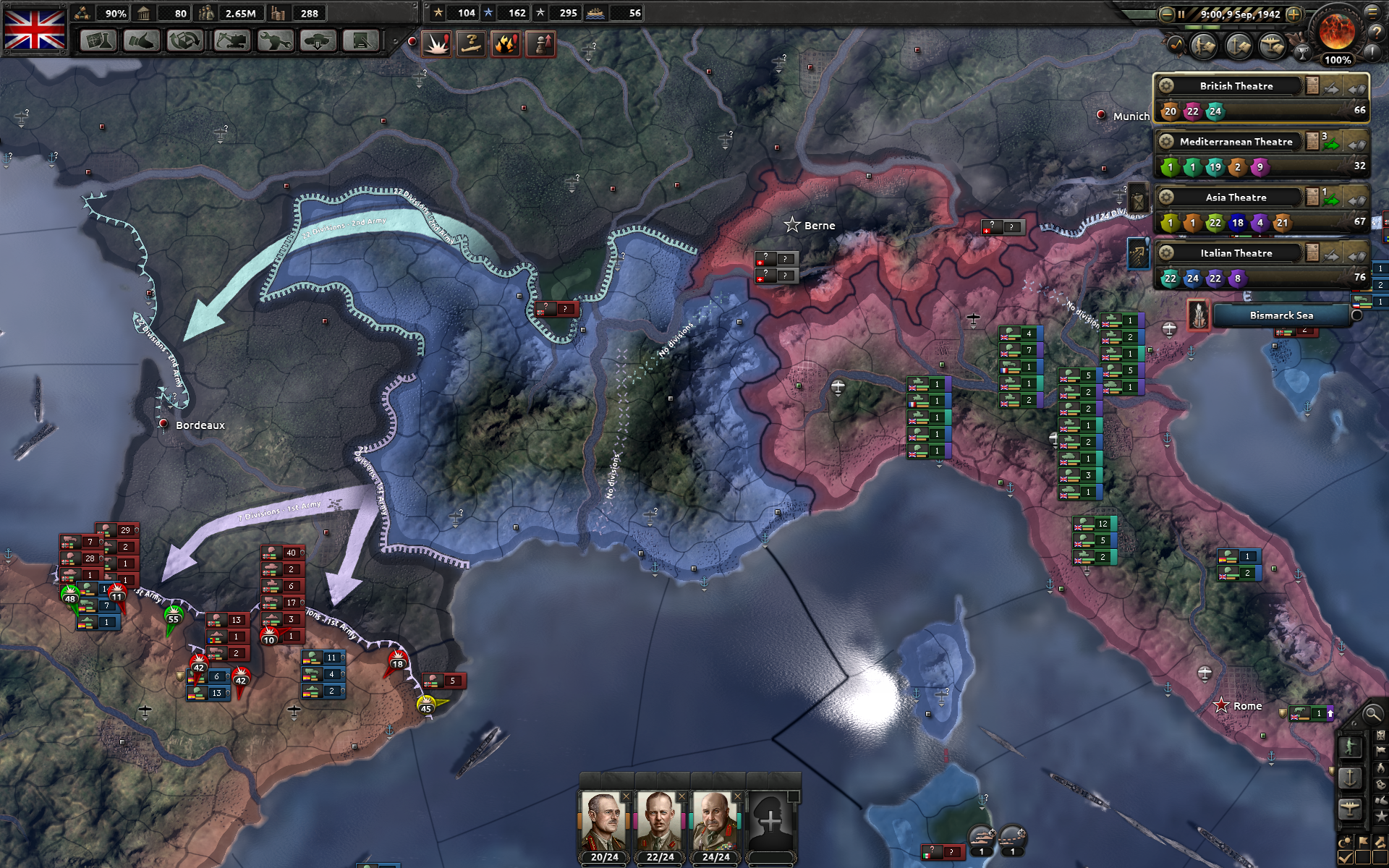Click the Bismarck Sea region label

[1282, 315]
